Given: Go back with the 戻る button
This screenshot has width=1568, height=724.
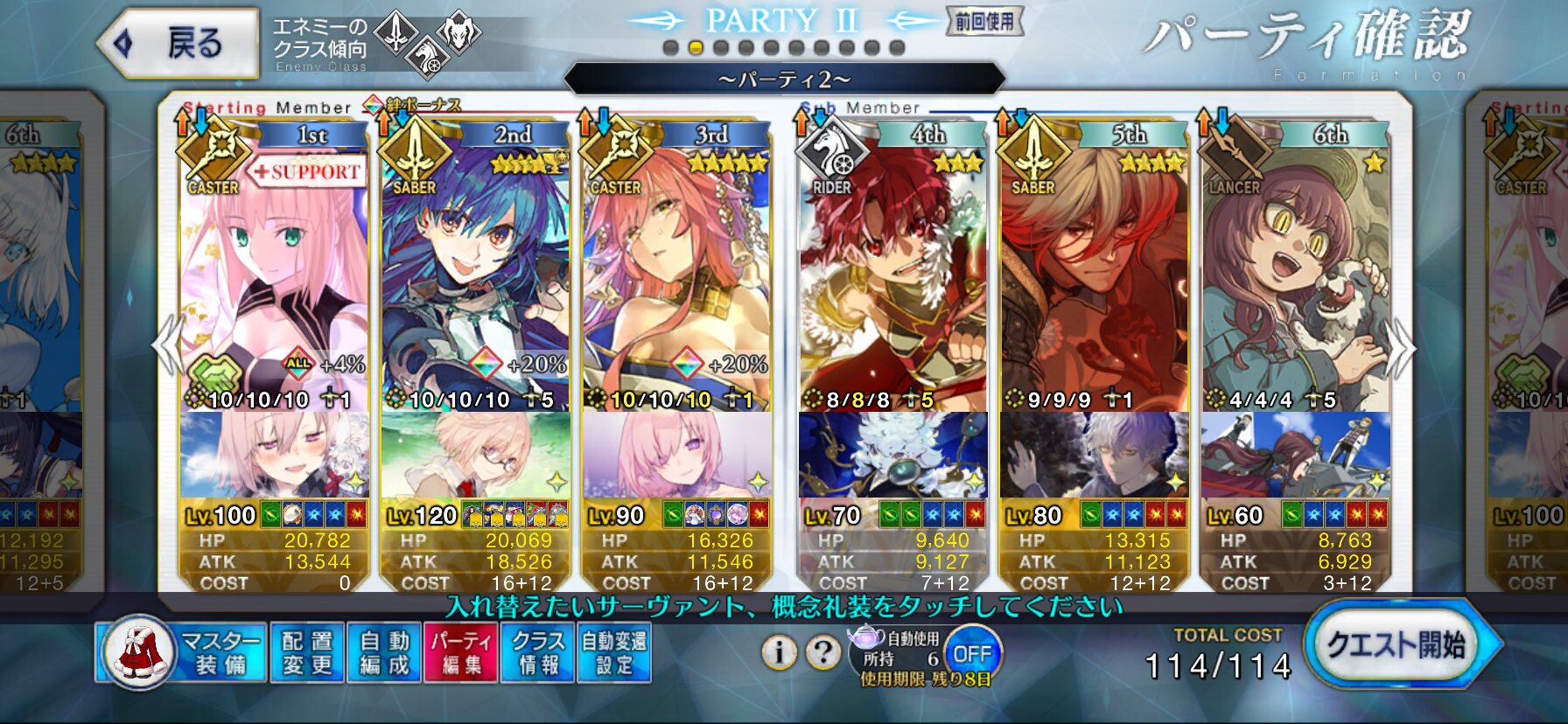Looking at the screenshot, I should click(x=179, y=42).
